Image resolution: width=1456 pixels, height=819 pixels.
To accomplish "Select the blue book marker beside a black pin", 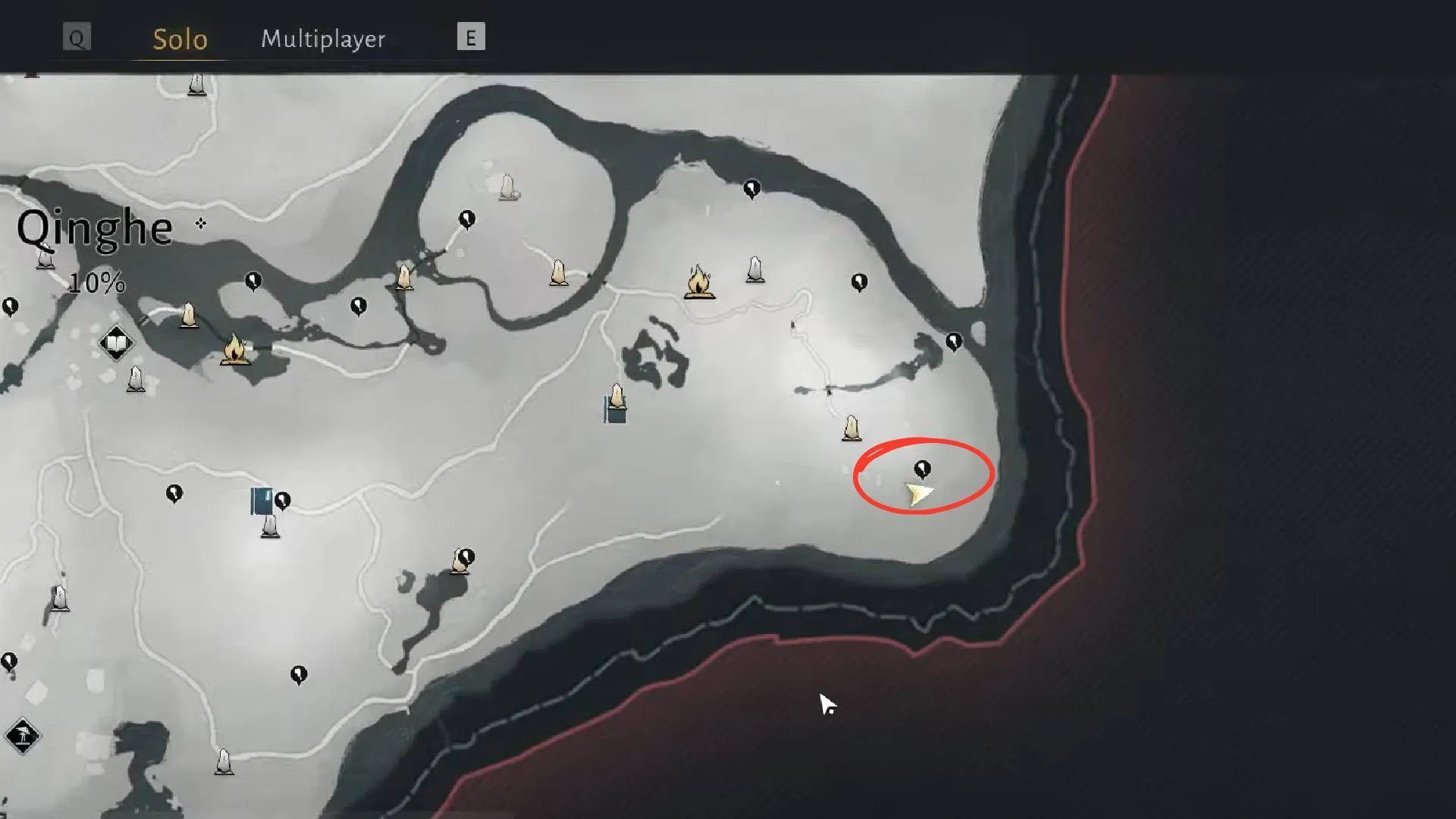I will pyautogui.click(x=262, y=501).
